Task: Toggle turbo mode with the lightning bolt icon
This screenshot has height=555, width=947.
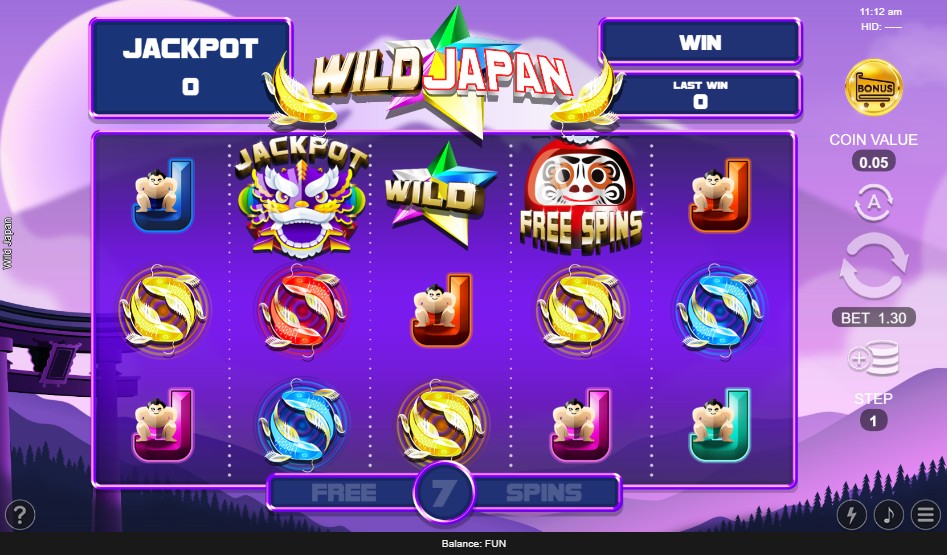Action: coord(852,515)
